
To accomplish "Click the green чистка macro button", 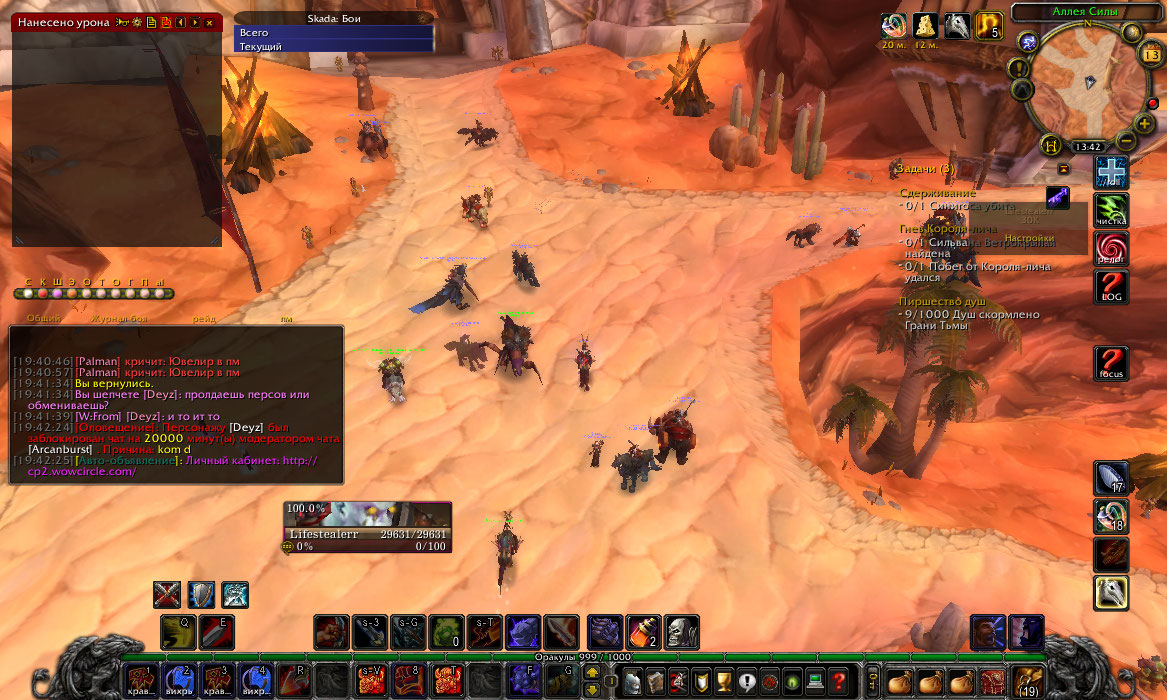I will 1111,209.
